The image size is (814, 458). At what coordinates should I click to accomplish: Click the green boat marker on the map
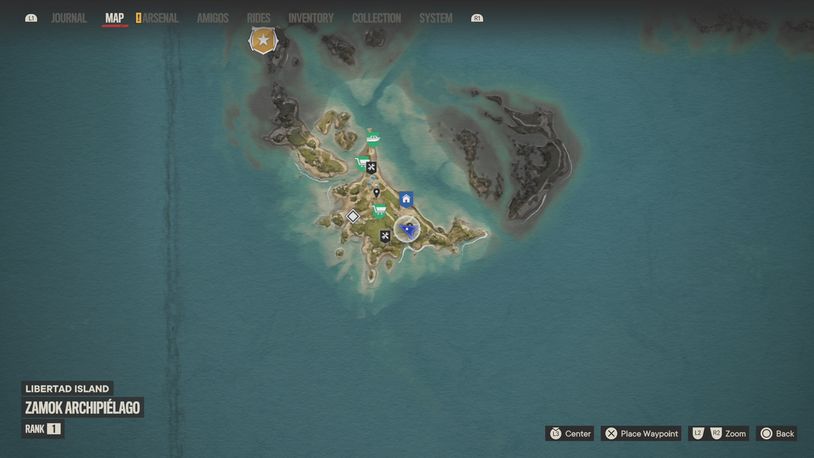373,138
